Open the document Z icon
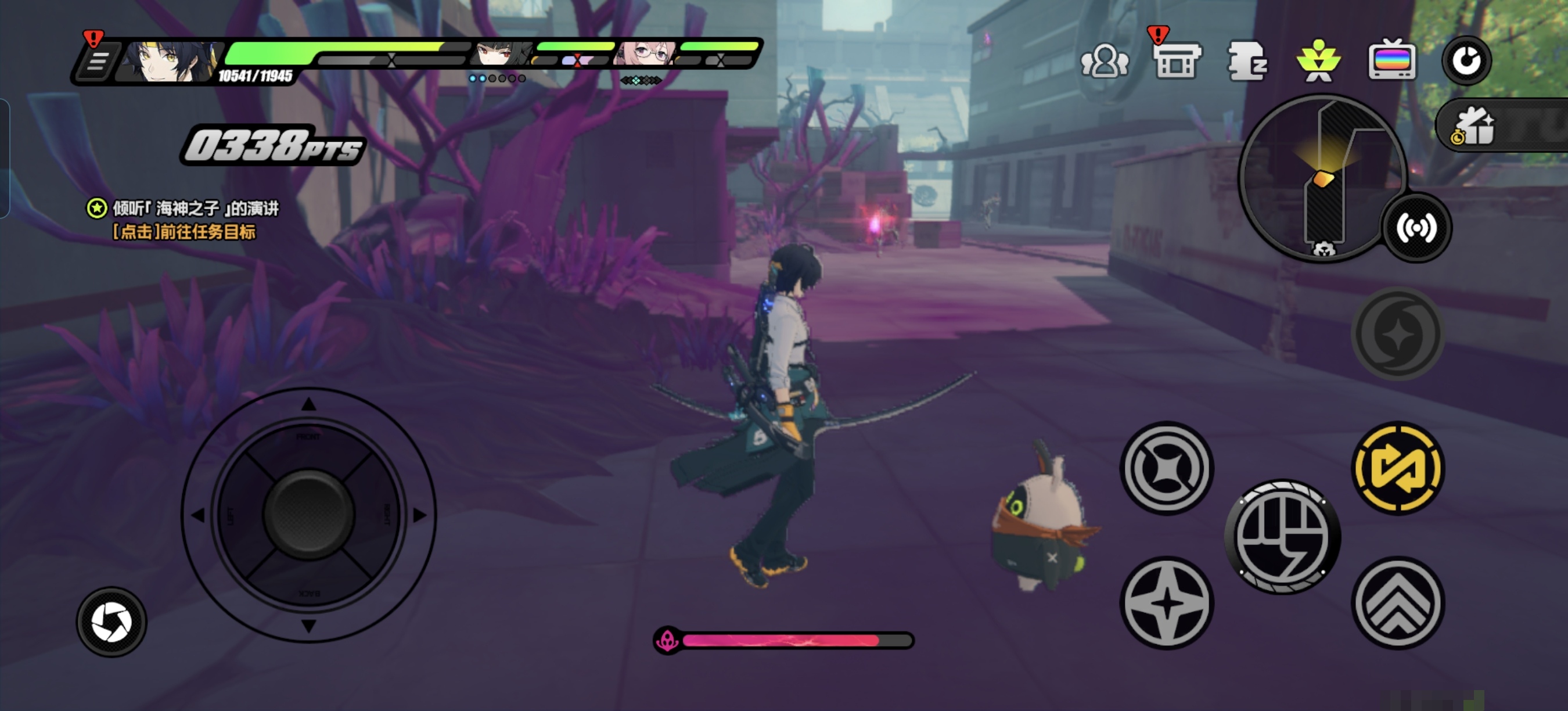 pyautogui.click(x=1247, y=61)
